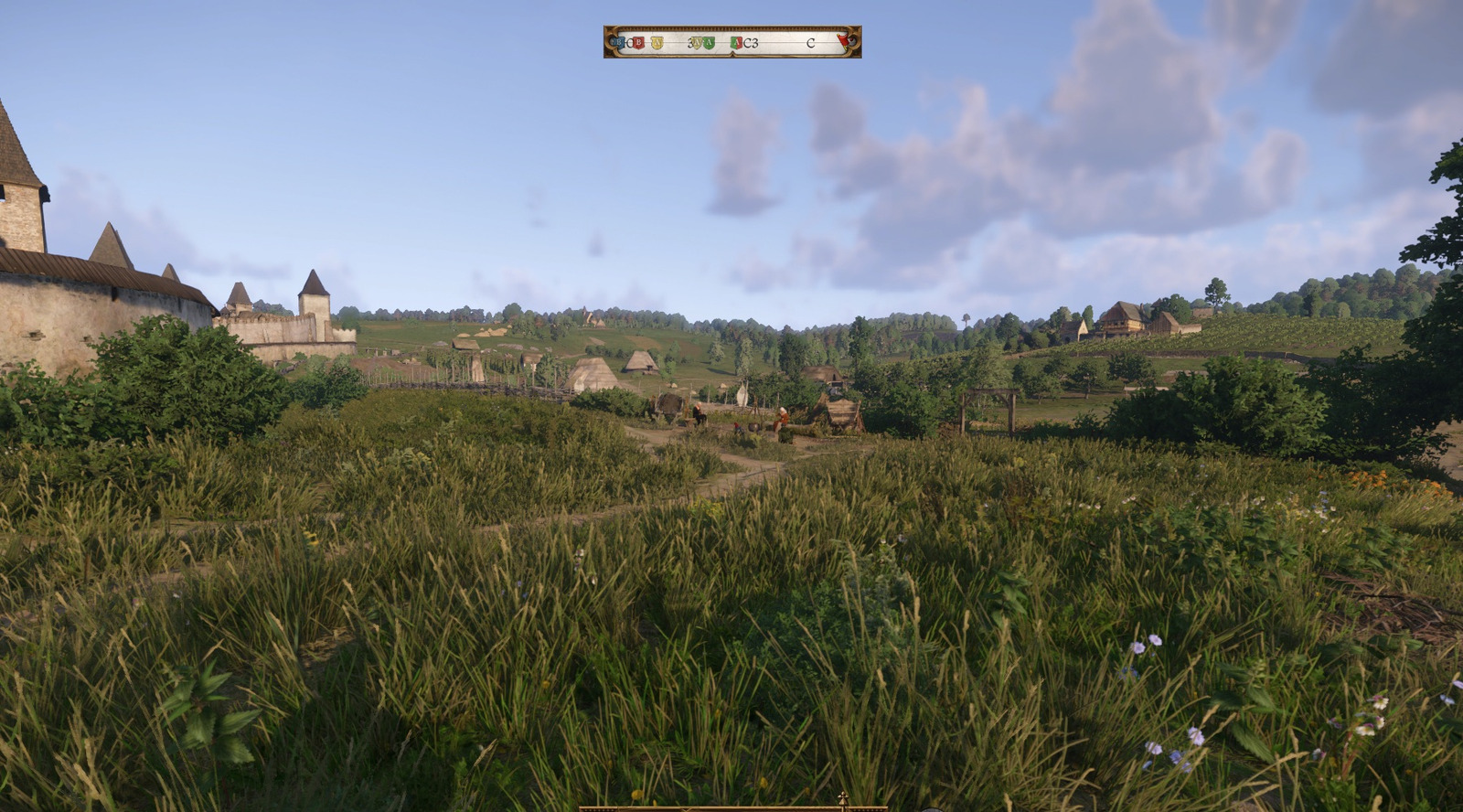Click the ornate left end of the compass frame
The image size is (1463, 812).
[607, 43]
